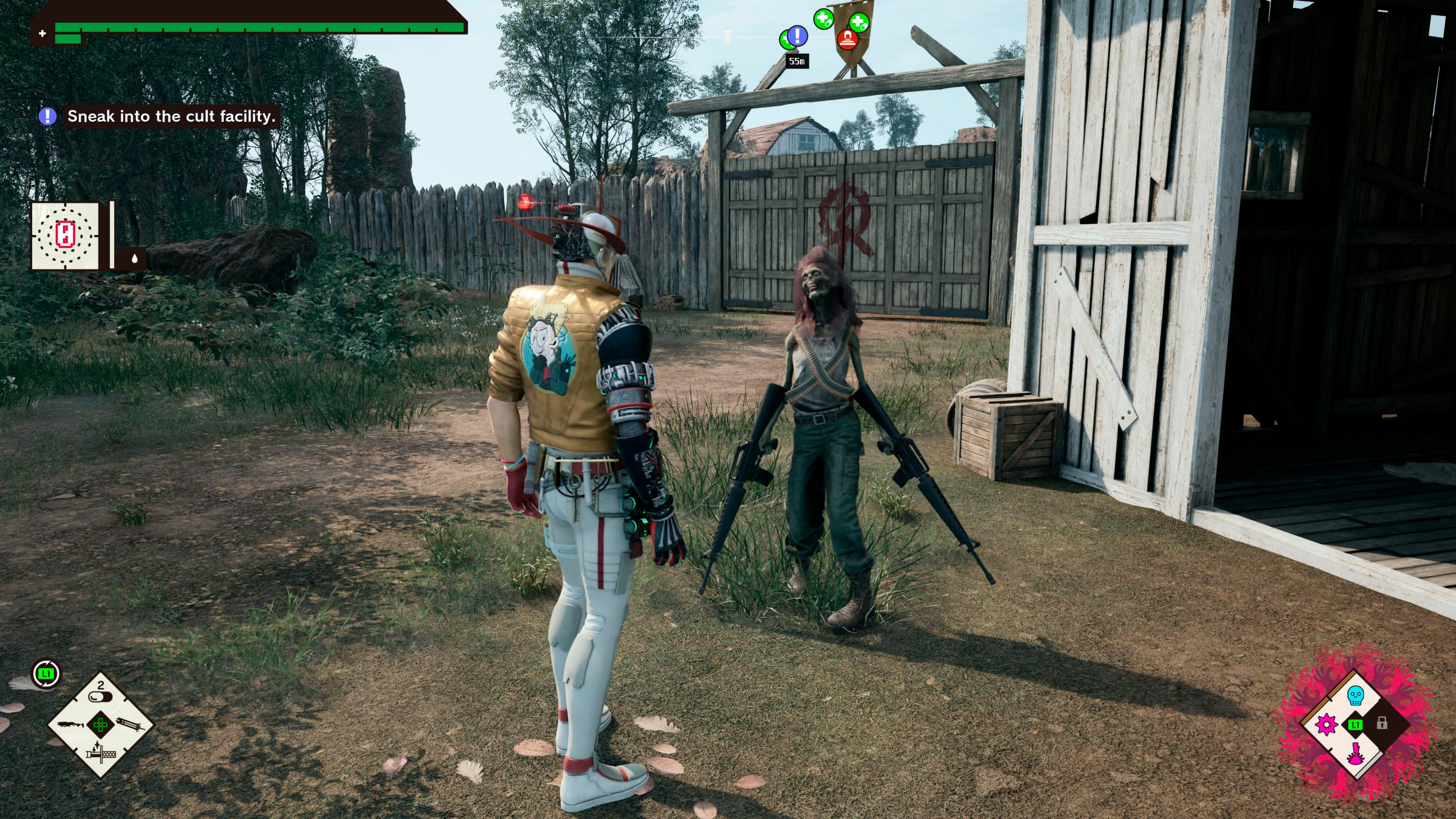Activate the cyan skull skill

[x=1356, y=695]
